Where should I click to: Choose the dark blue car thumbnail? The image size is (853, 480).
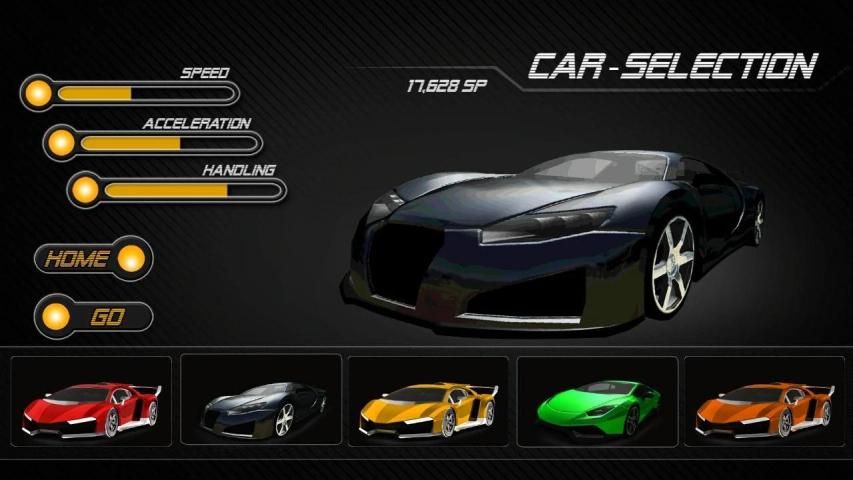point(260,403)
